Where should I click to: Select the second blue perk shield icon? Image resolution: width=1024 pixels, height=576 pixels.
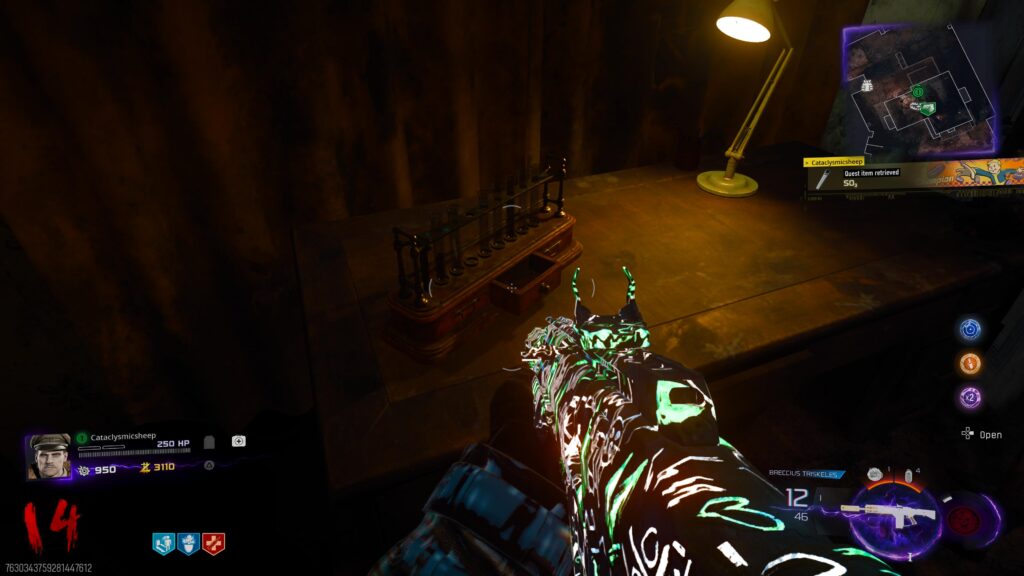[188, 543]
